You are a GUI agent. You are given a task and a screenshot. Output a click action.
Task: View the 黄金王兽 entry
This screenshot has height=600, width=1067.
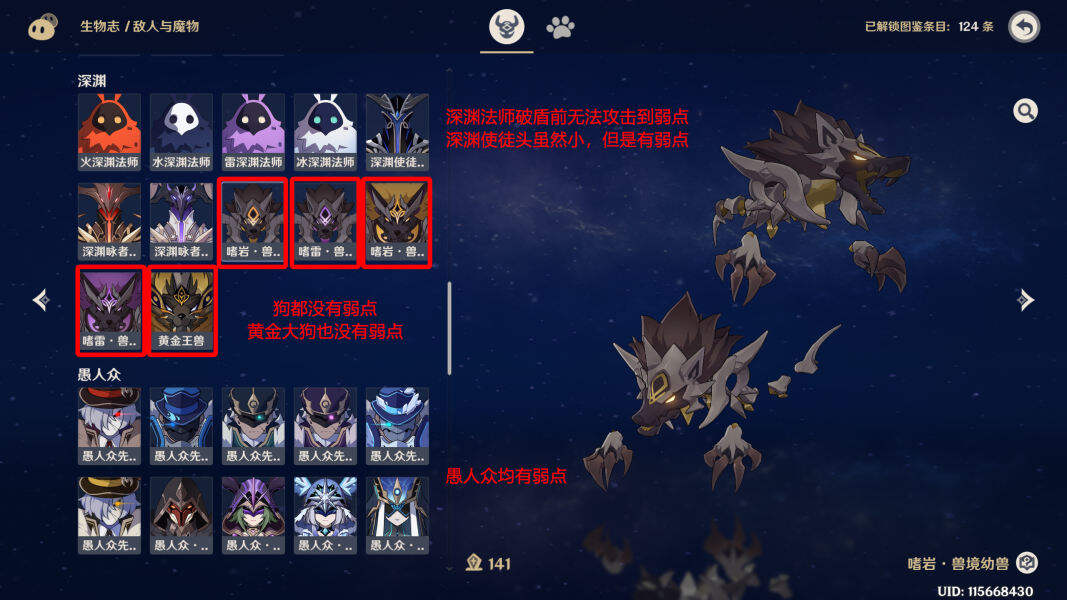[181, 310]
